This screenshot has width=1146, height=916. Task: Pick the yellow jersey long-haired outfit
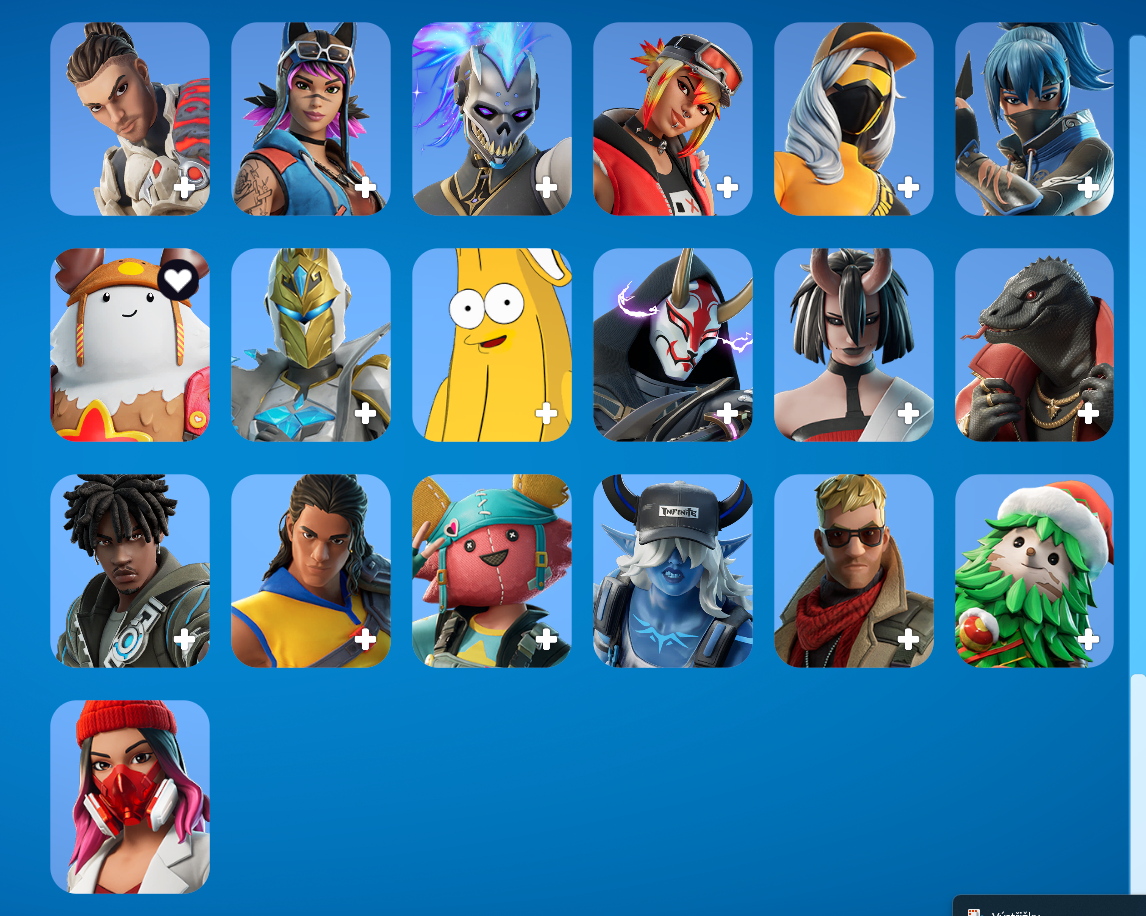pyautogui.click(x=310, y=570)
